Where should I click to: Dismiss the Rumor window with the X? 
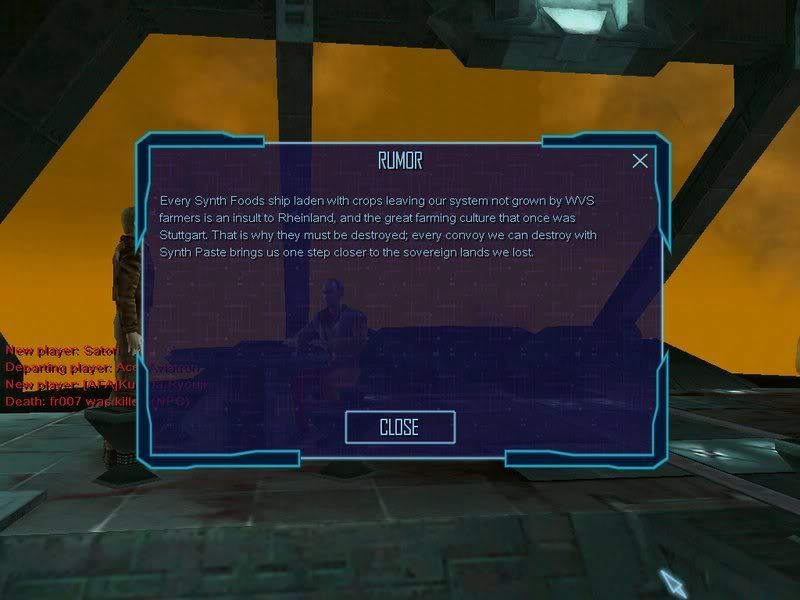pyautogui.click(x=640, y=161)
